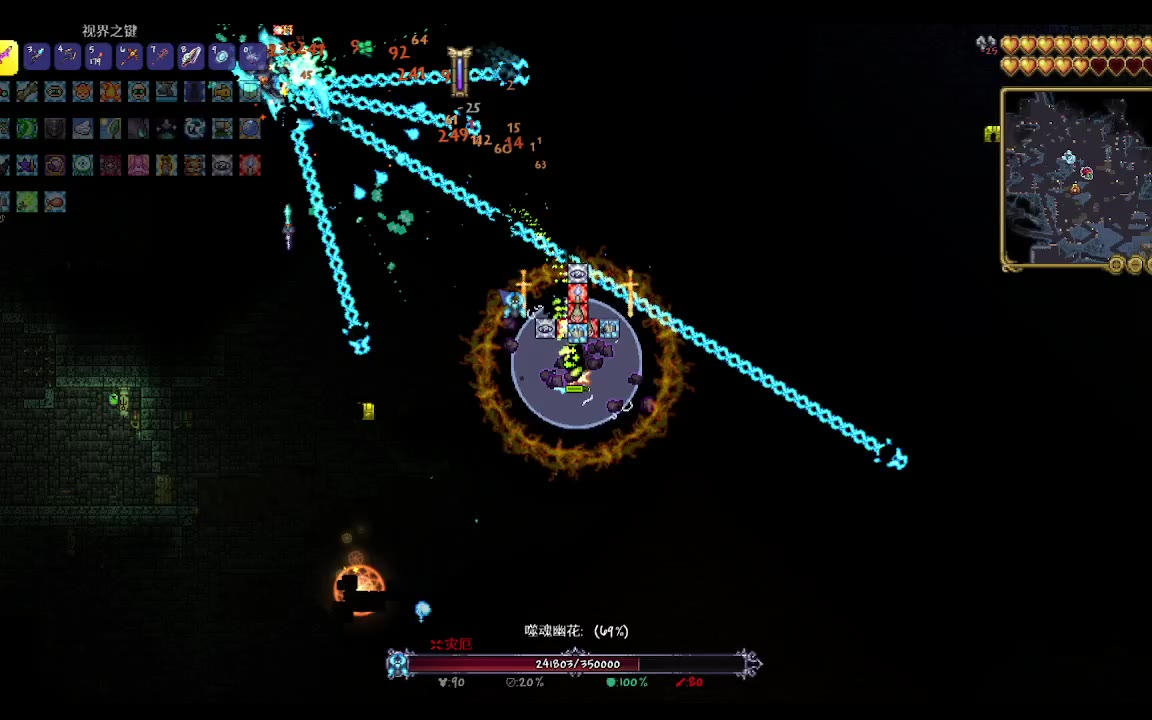1152x720 pixels.
Task: Select the purple item in hotbar slot 0
Action: pos(252,56)
